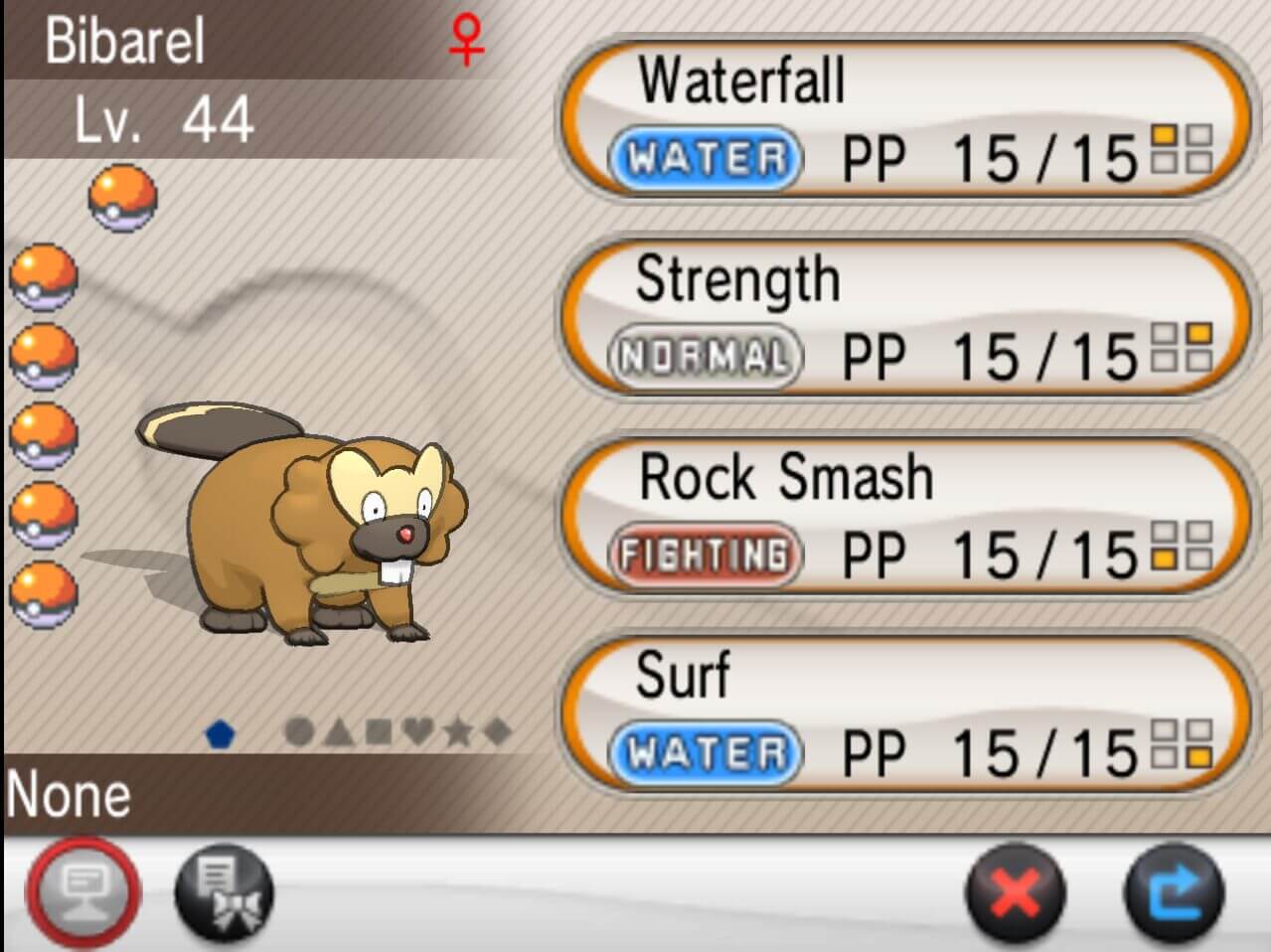Choose the Strength move entry
Image resolution: width=1271 pixels, height=952 pixels.
tap(904, 318)
